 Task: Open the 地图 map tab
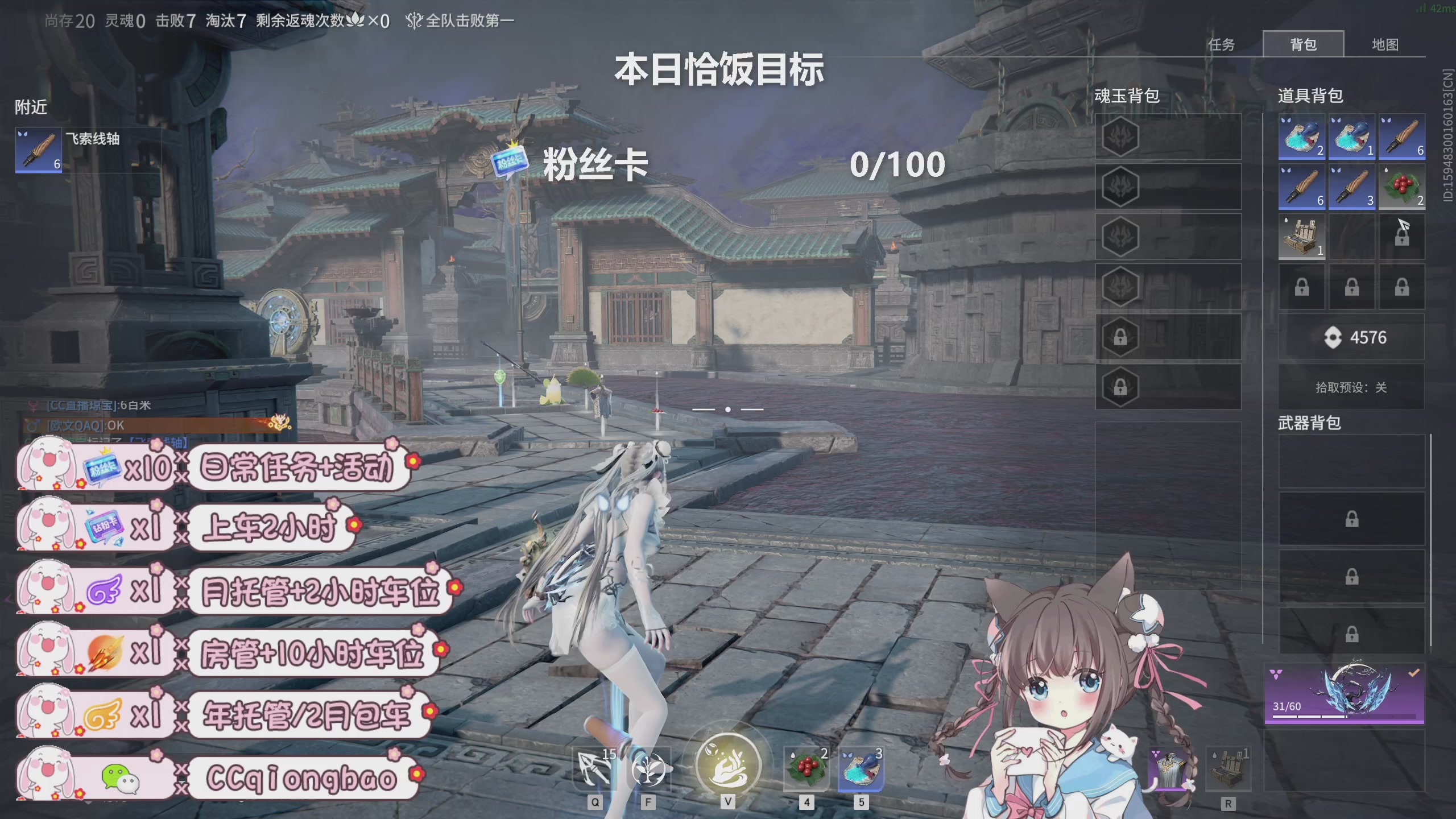1385,44
